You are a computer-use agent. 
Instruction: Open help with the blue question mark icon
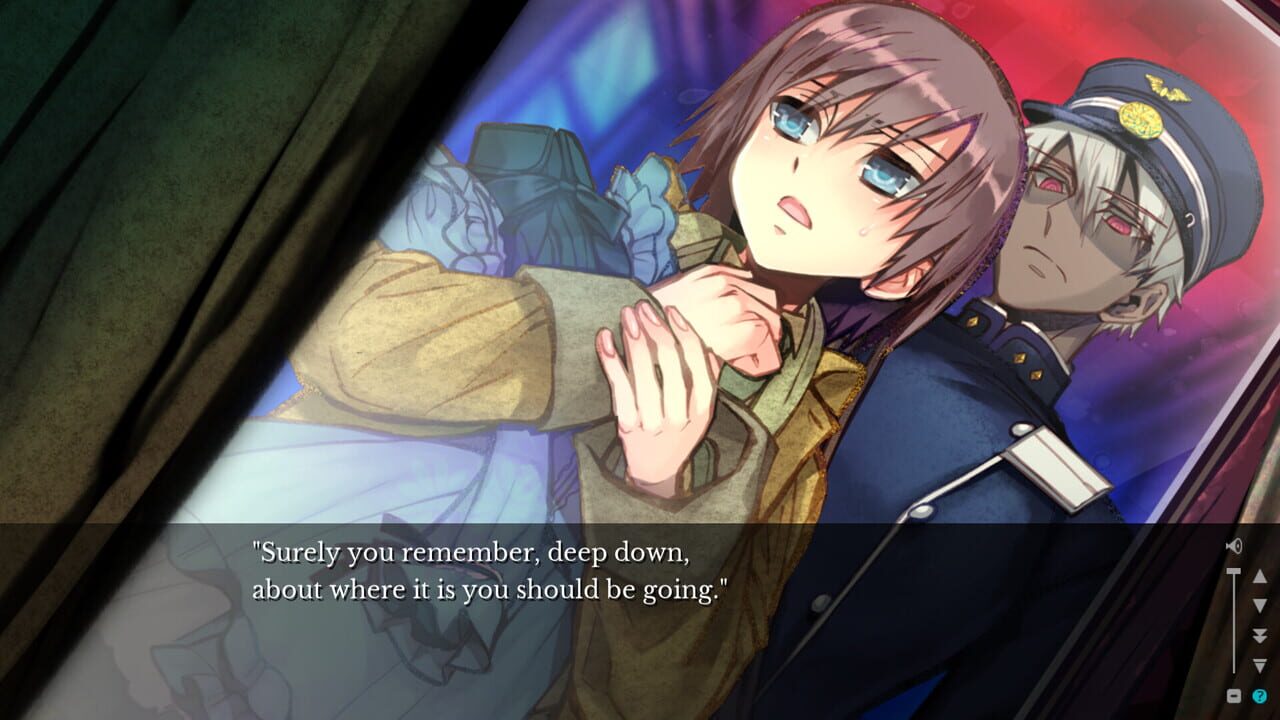click(x=1261, y=695)
